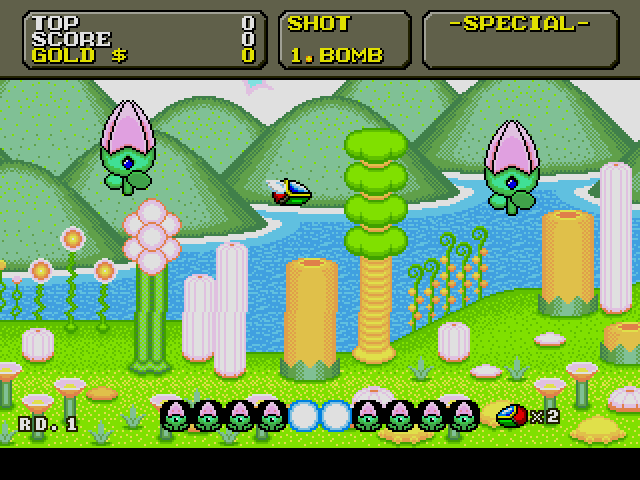Click the SPECIAL weapon panel
Image resolution: width=640 pixels, height=480 pixels.
(x=520, y=38)
